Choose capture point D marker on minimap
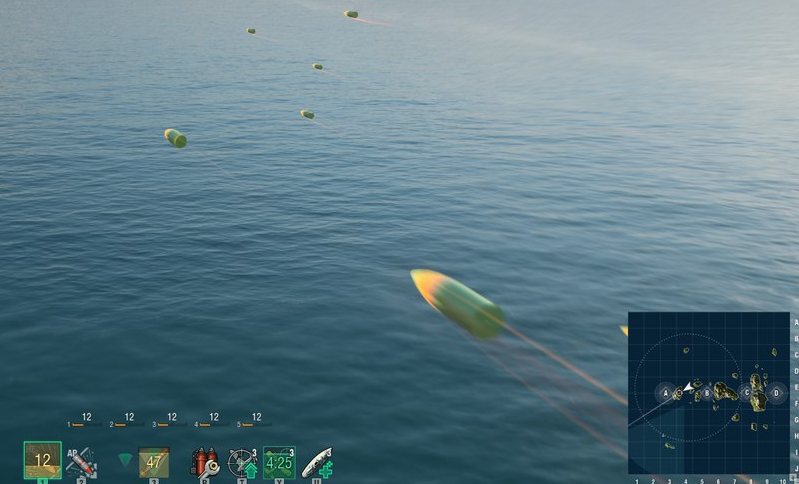 point(775,393)
